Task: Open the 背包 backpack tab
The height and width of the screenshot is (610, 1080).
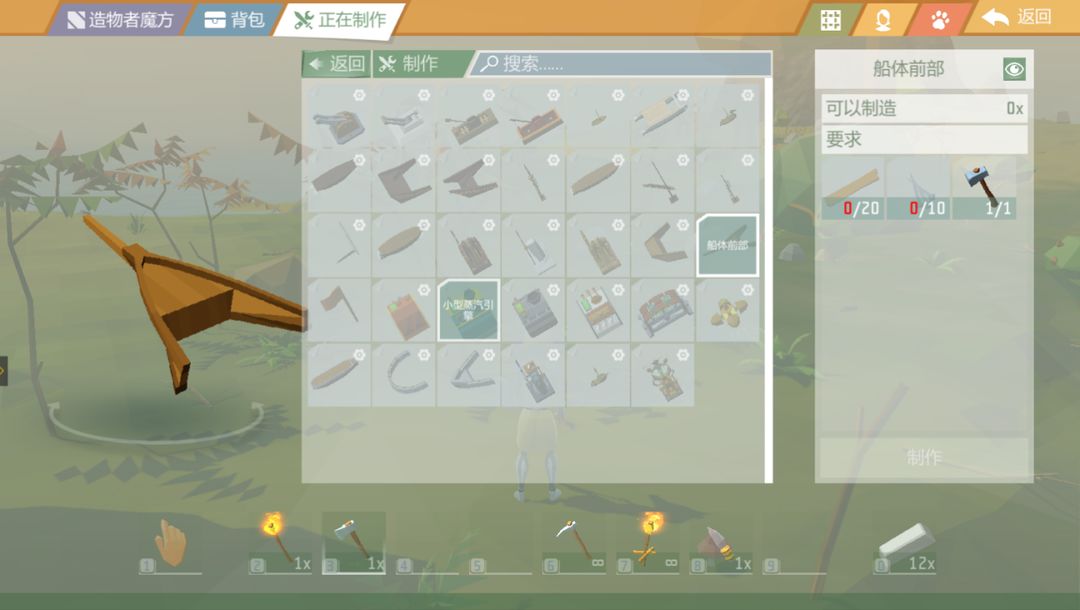Action: [x=234, y=19]
